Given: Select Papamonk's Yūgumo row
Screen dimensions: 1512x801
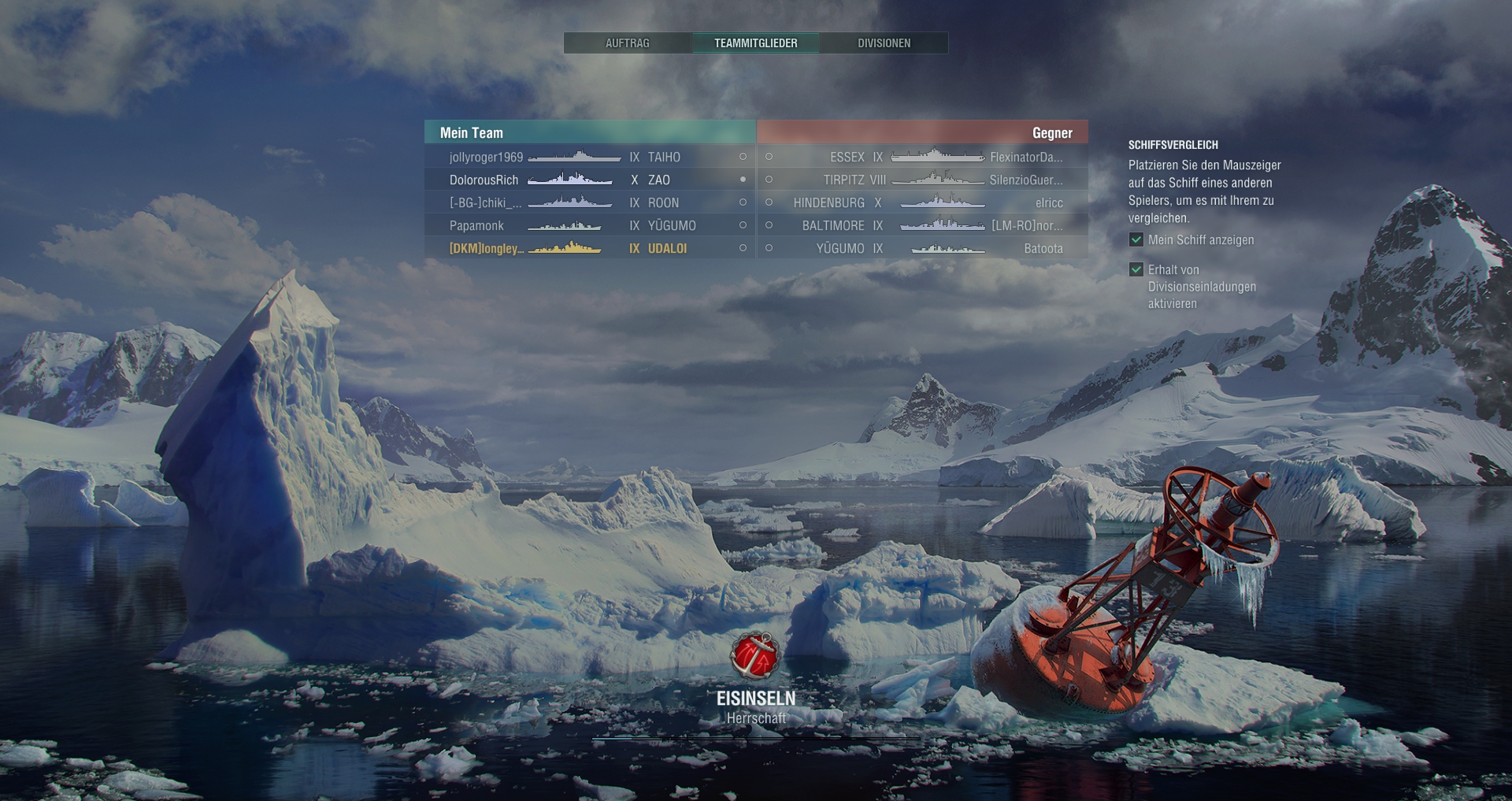Looking at the screenshot, I should tap(589, 225).
